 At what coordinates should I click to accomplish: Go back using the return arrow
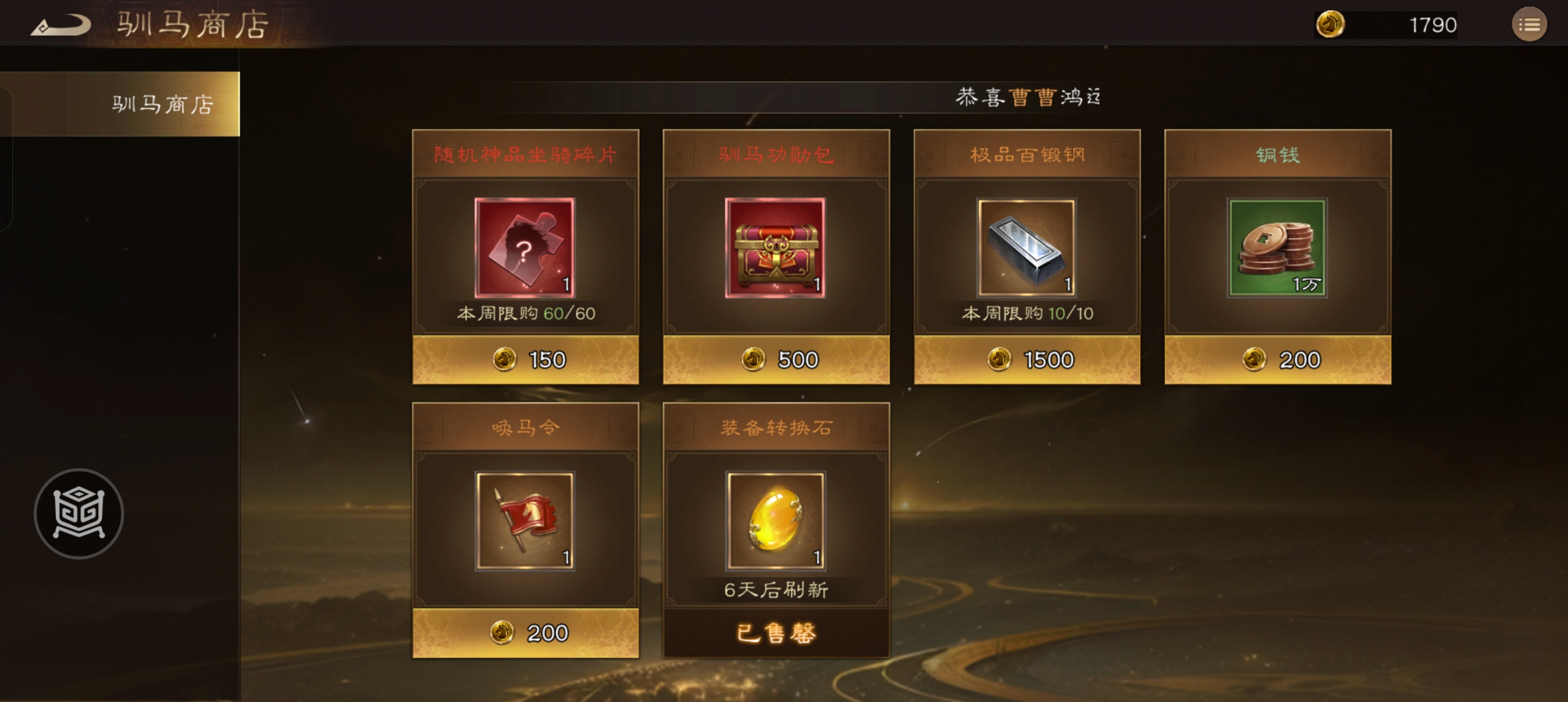click(60, 26)
